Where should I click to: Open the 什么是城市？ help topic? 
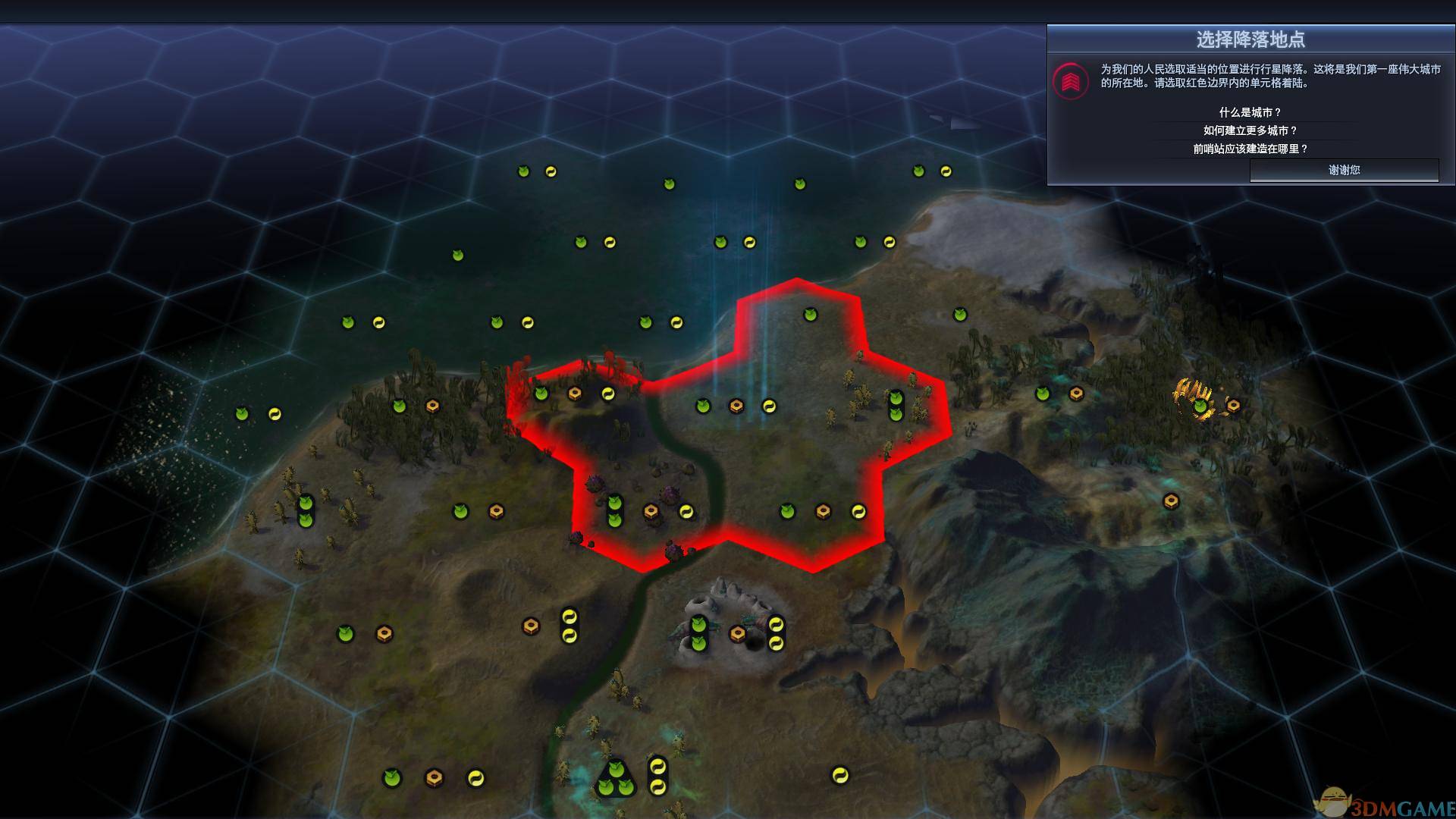coord(1250,112)
